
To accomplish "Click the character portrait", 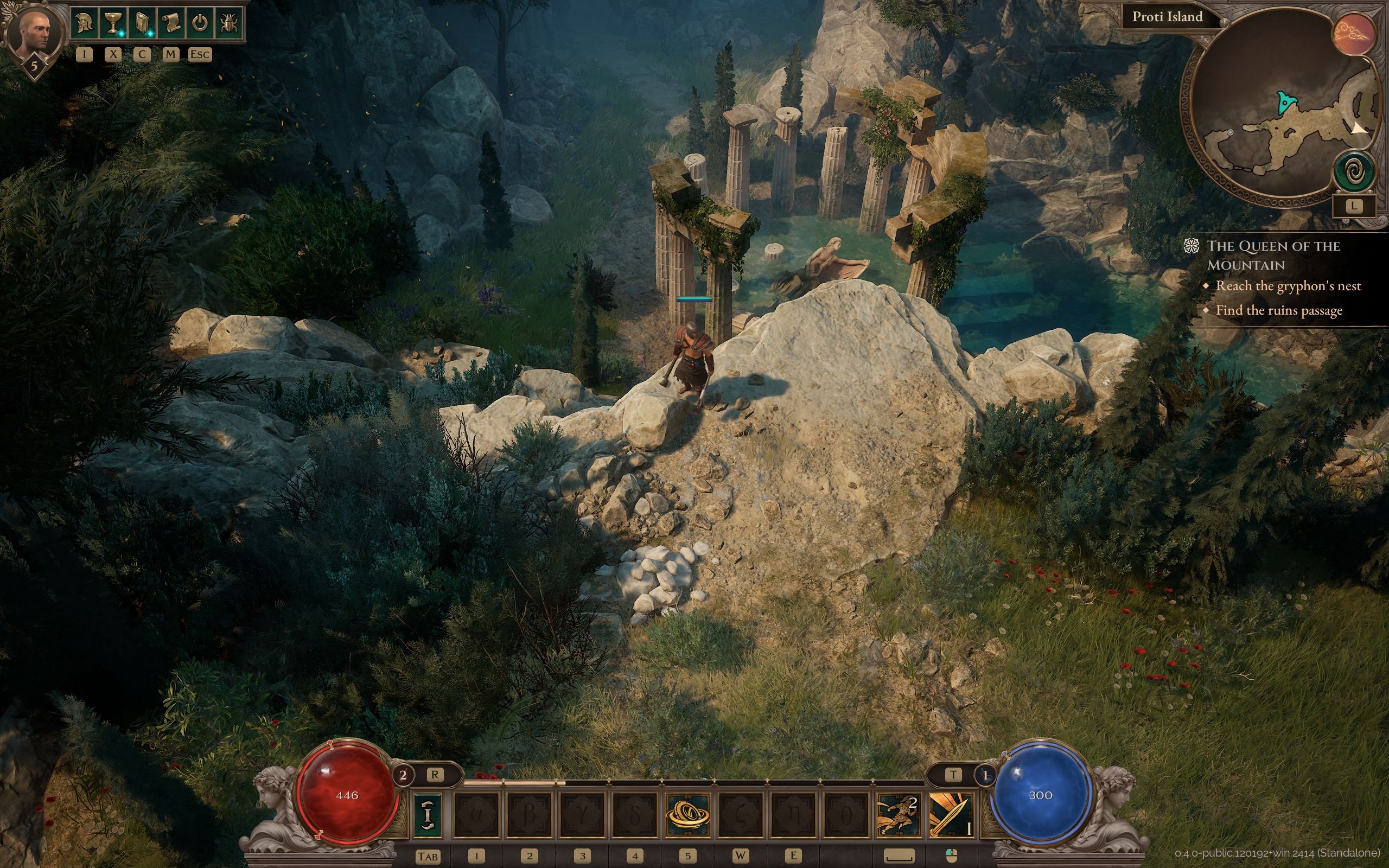I will click(x=34, y=34).
